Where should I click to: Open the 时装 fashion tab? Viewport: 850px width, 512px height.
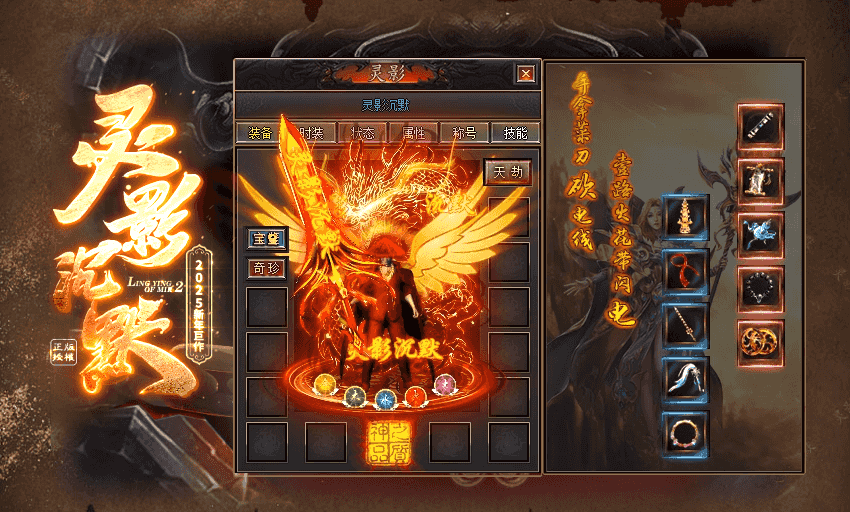click(311, 133)
